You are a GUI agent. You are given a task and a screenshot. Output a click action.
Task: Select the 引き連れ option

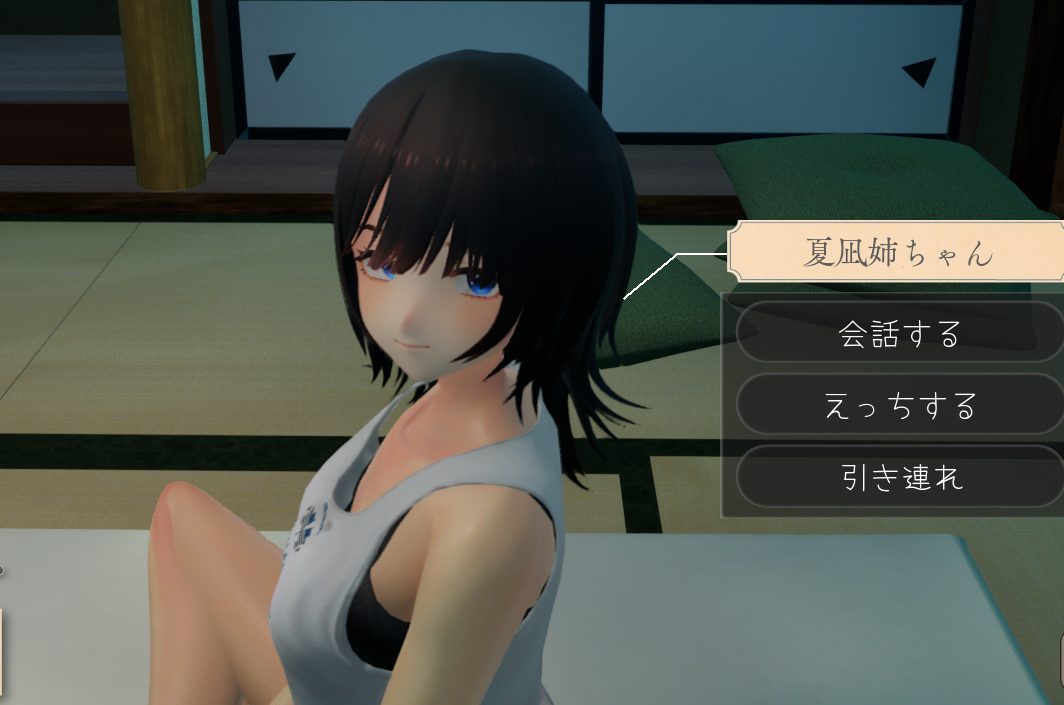[899, 477]
